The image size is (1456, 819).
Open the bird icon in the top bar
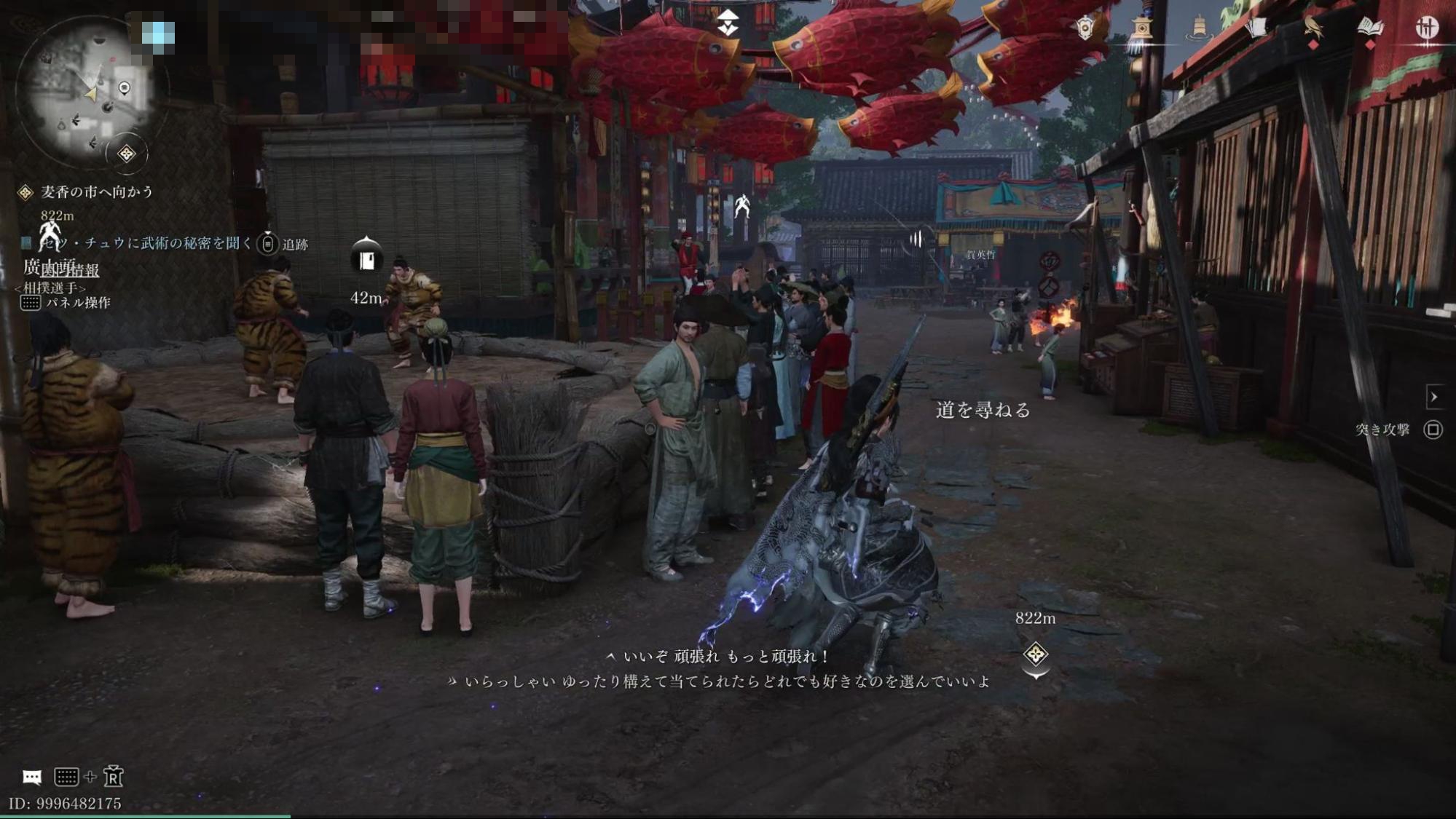(1313, 28)
